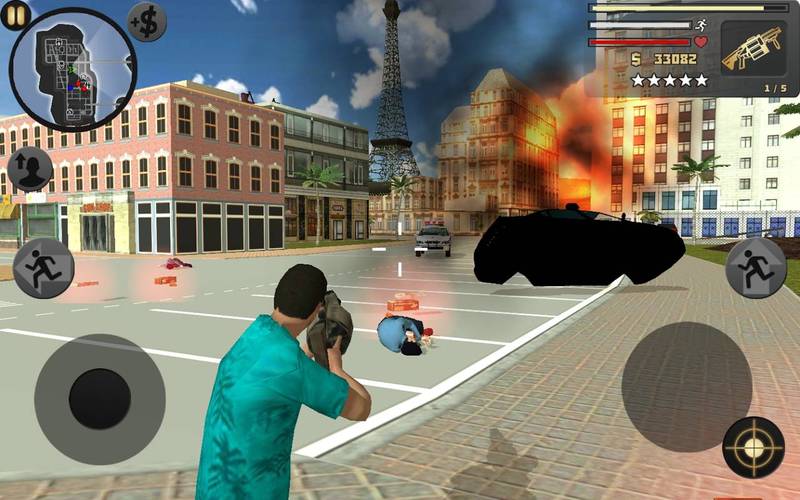Tap the character swap button
This screenshot has height=500, width=800.
coord(30,168)
